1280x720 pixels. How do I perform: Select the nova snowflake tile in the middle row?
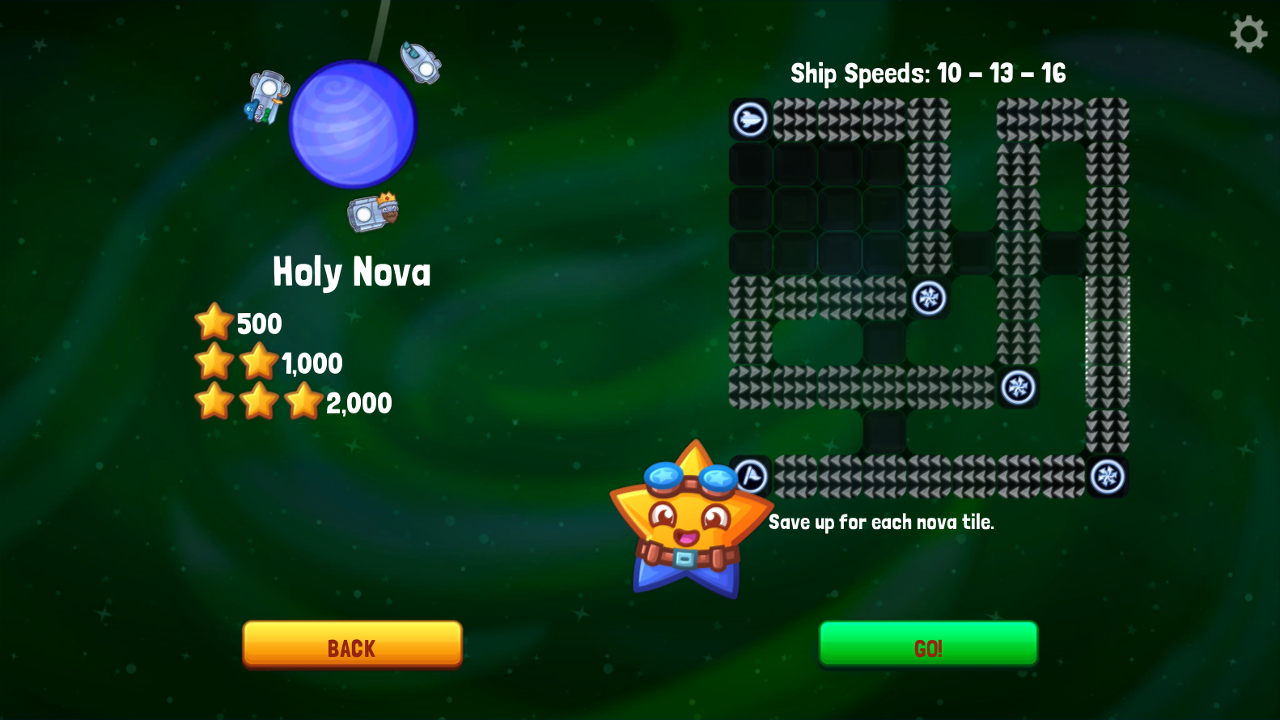[x=929, y=299]
